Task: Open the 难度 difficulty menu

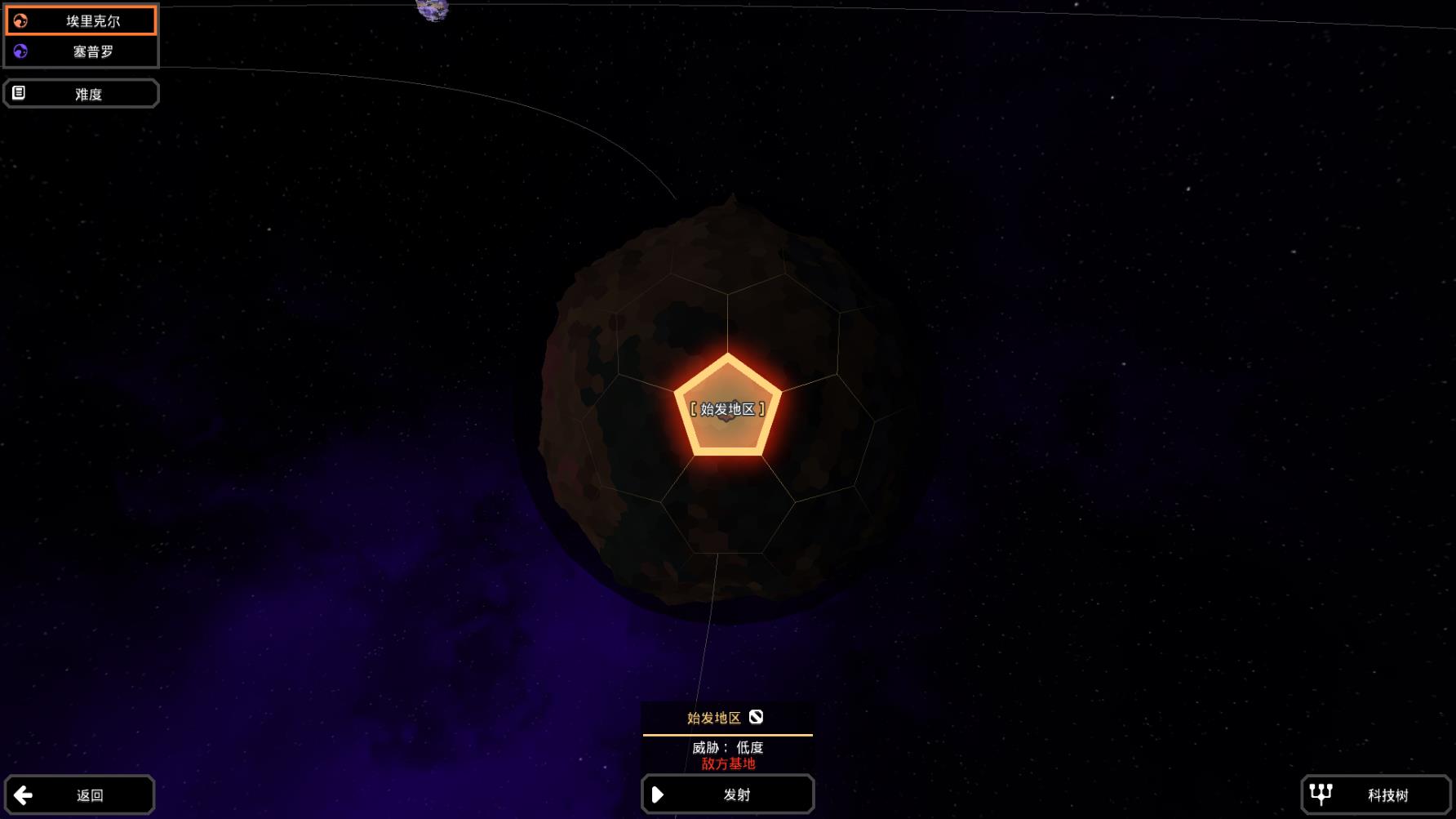Action: click(x=81, y=94)
